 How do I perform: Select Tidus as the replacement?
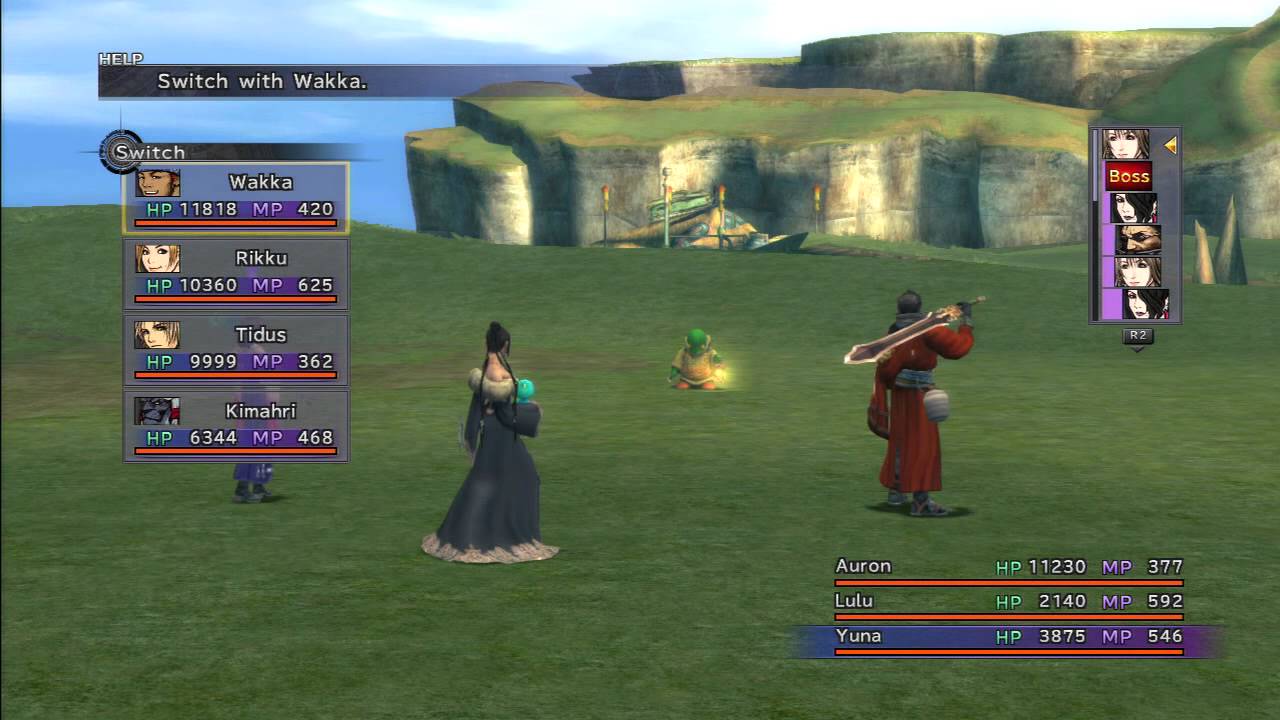click(x=236, y=349)
